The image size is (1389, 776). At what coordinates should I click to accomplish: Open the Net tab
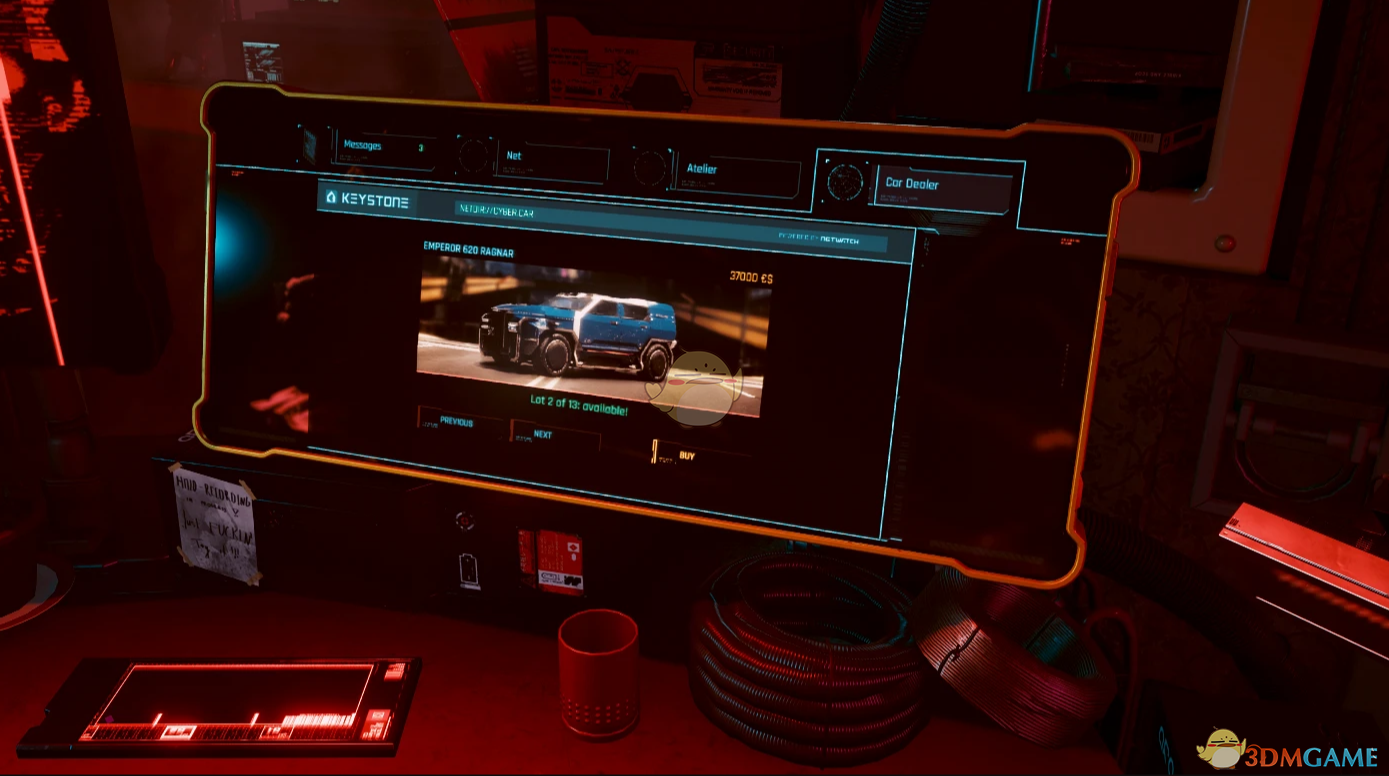click(x=515, y=157)
